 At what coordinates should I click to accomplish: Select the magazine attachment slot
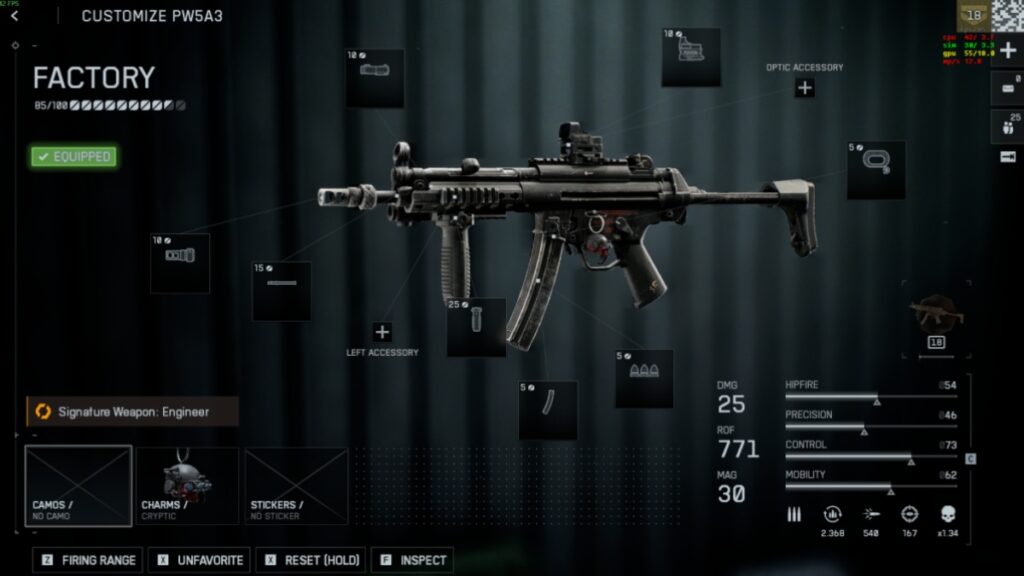[548, 410]
